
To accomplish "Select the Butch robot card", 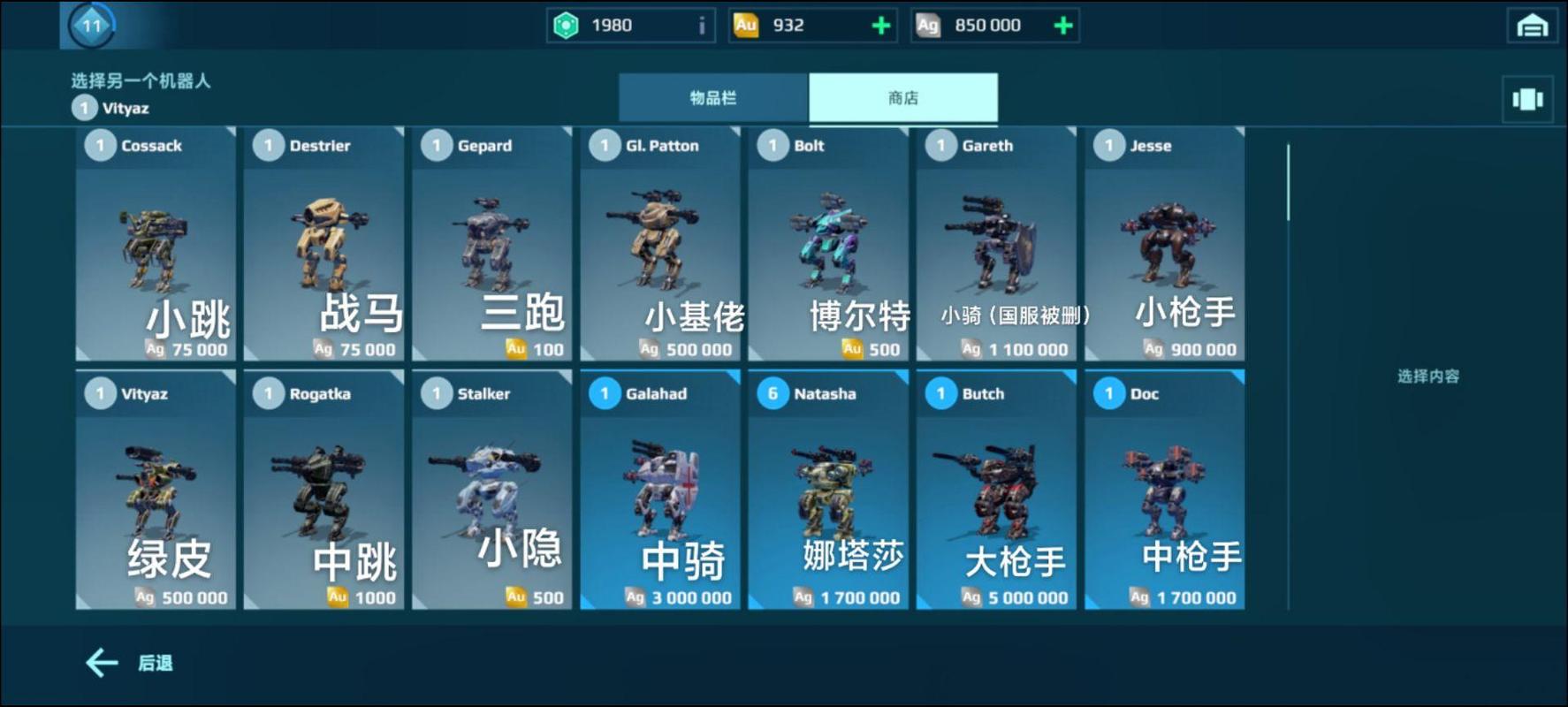I will pyautogui.click(x=995, y=490).
